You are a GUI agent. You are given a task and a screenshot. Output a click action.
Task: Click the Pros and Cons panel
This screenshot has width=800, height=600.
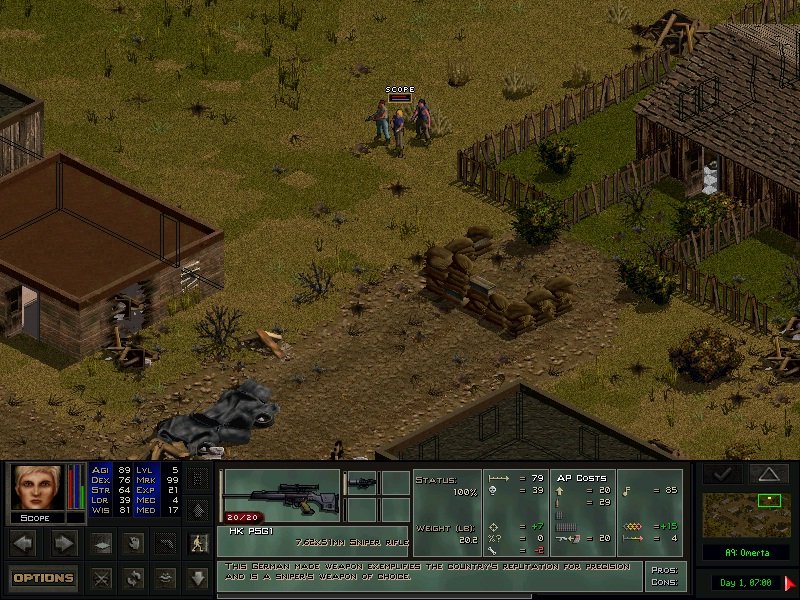[x=665, y=576]
